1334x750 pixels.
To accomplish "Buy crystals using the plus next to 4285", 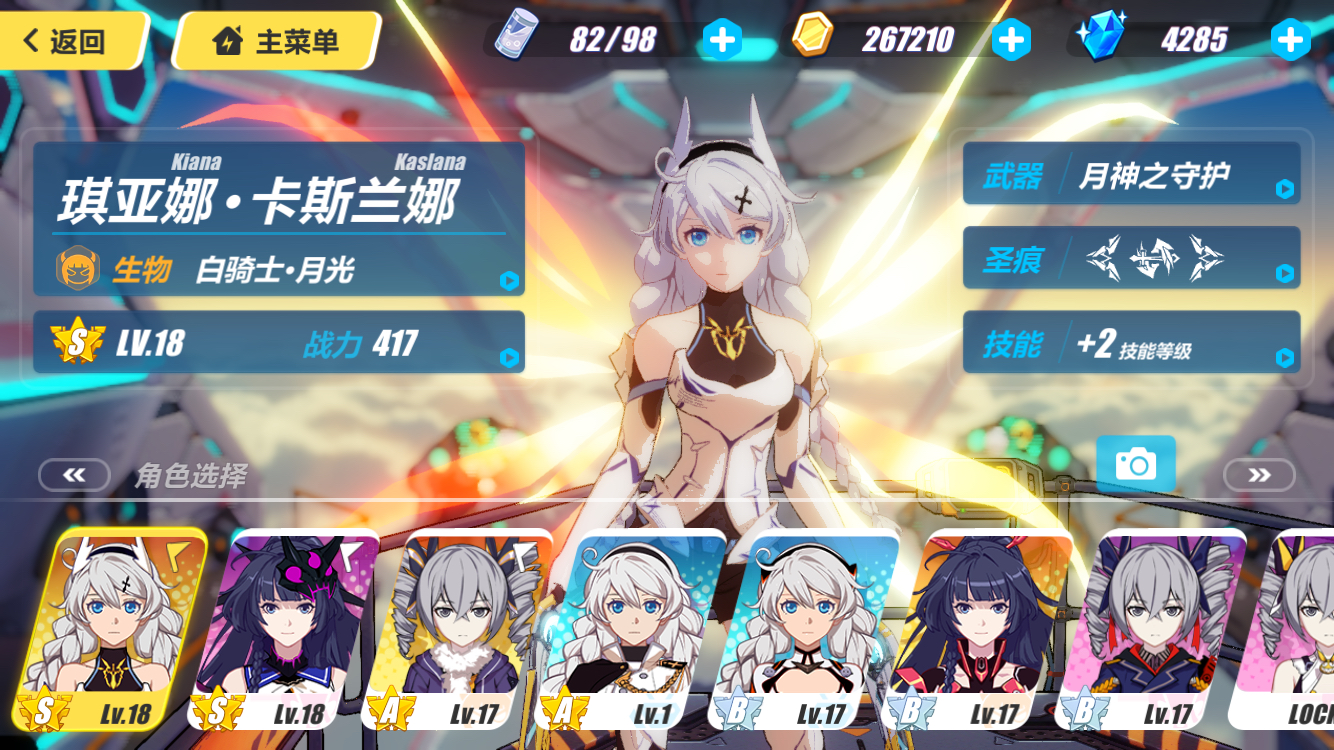I will (x=1292, y=38).
